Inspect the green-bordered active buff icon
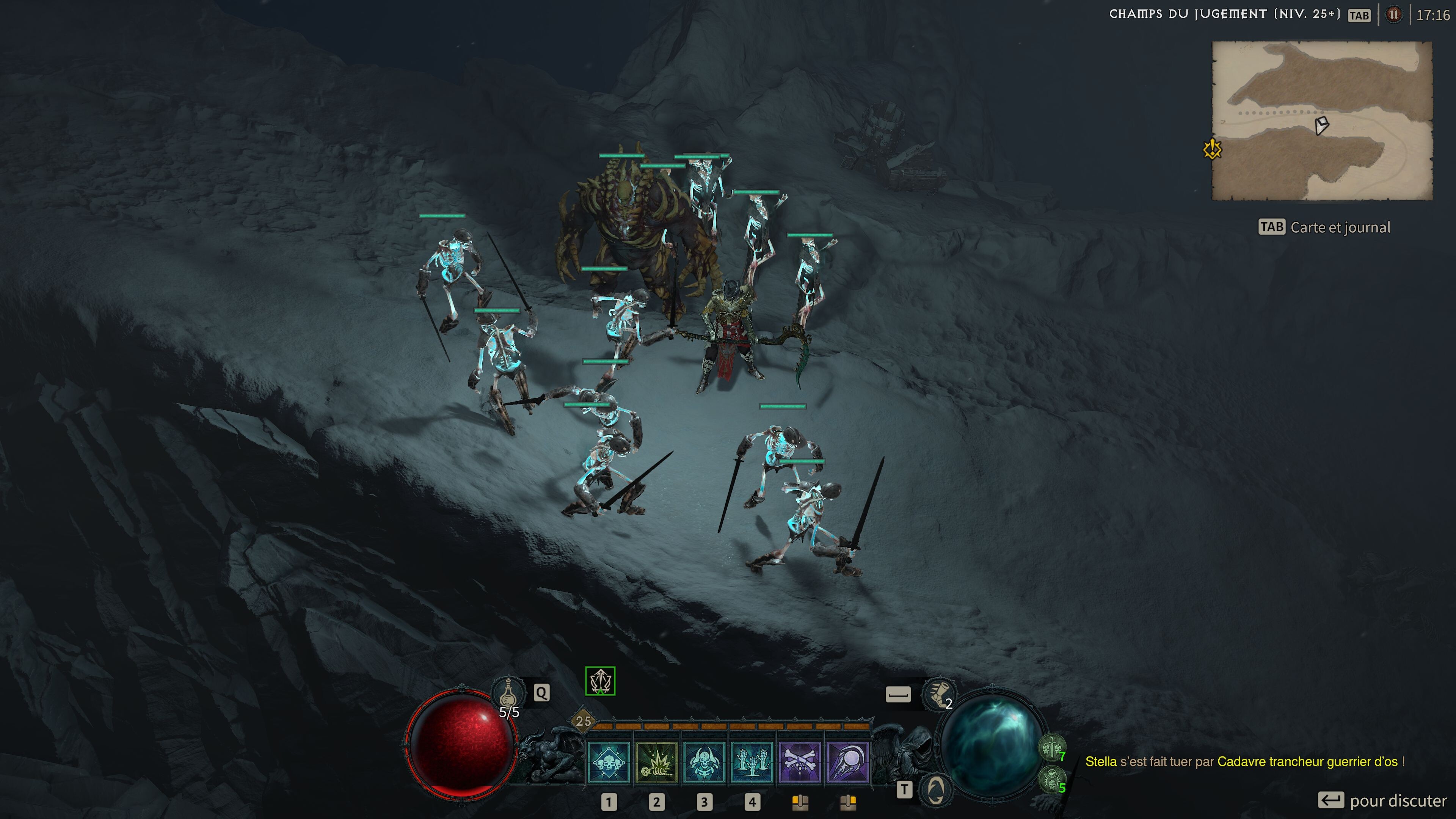 600,681
